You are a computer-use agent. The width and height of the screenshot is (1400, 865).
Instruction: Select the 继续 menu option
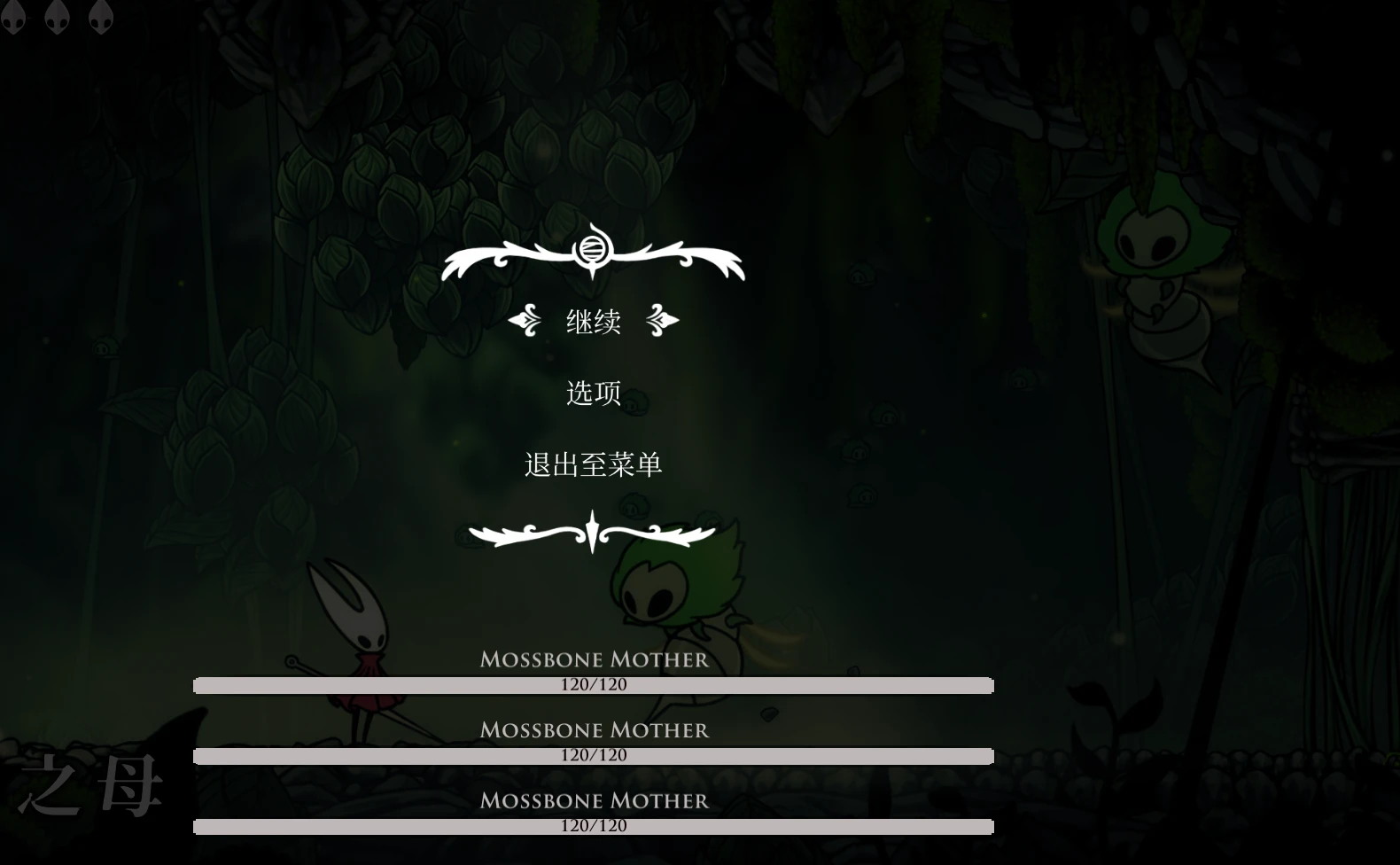[594, 322]
